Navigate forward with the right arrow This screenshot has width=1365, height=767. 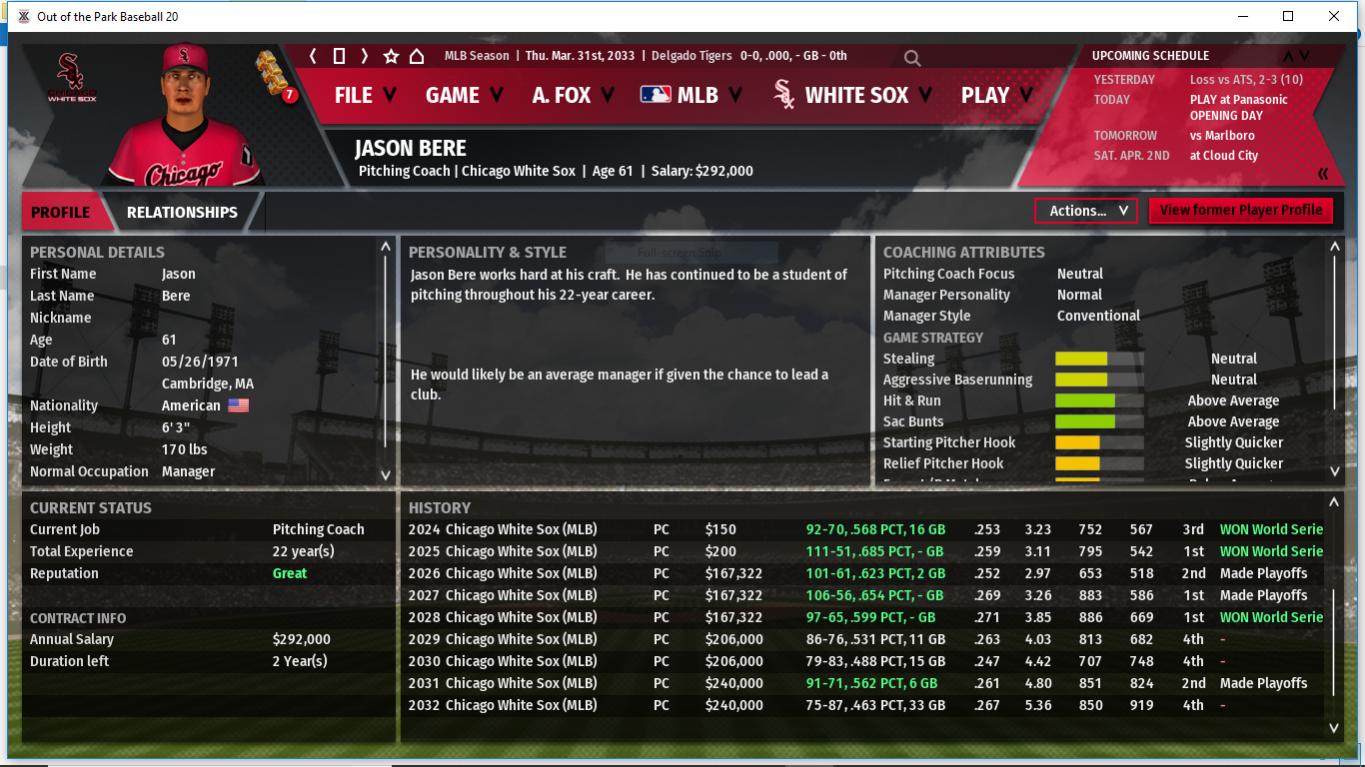[365, 56]
